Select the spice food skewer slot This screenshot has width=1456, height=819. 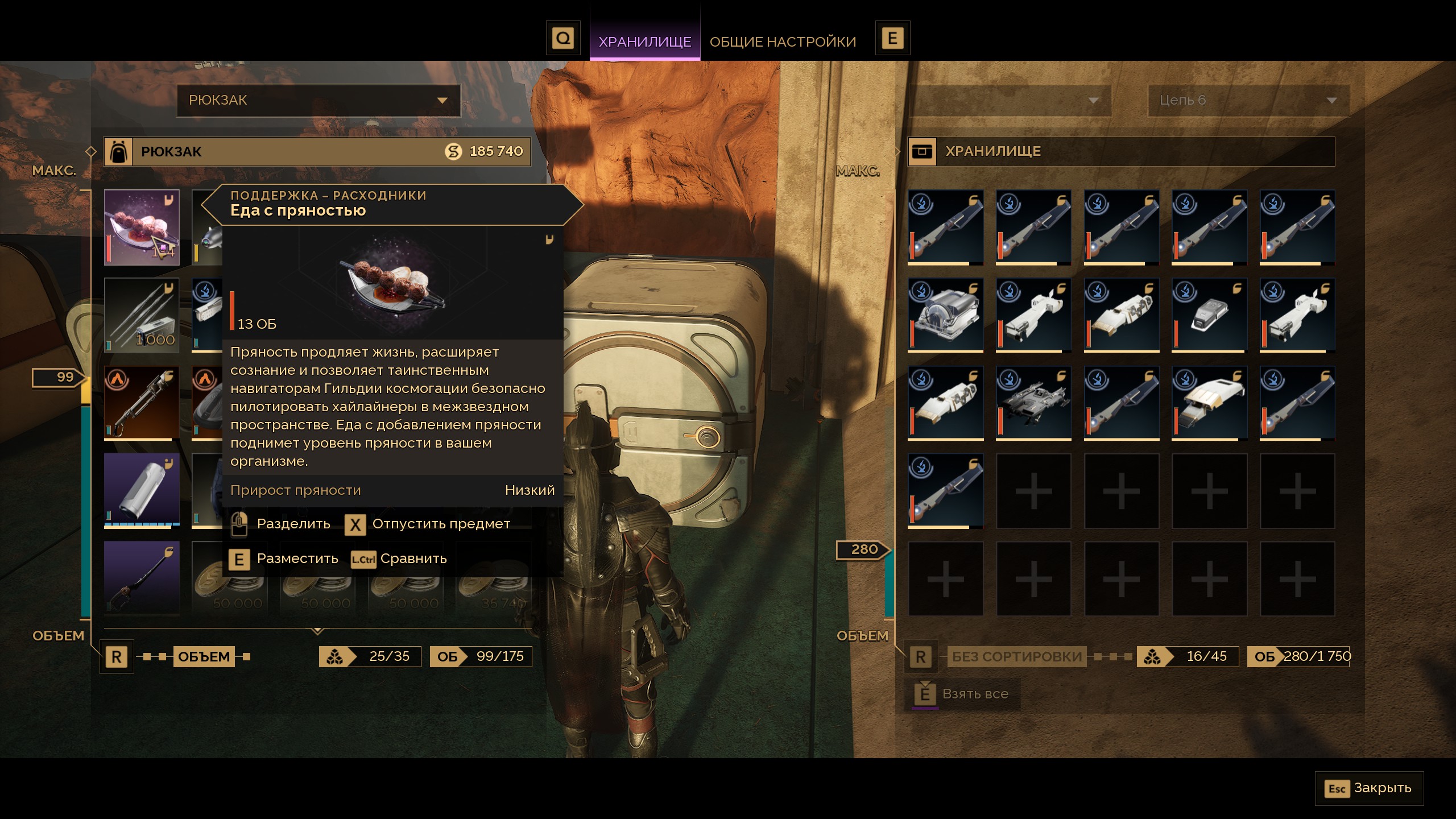[x=142, y=227]
